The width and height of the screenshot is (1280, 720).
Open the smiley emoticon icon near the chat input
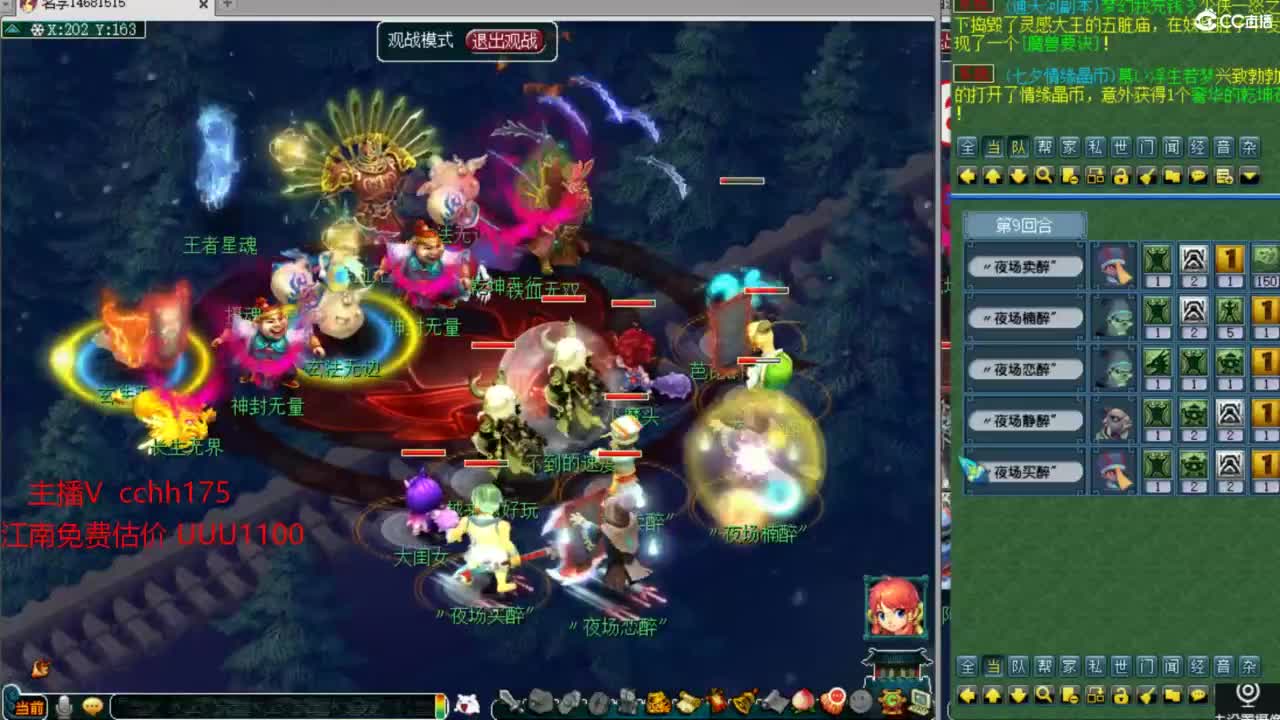[91, 704]
